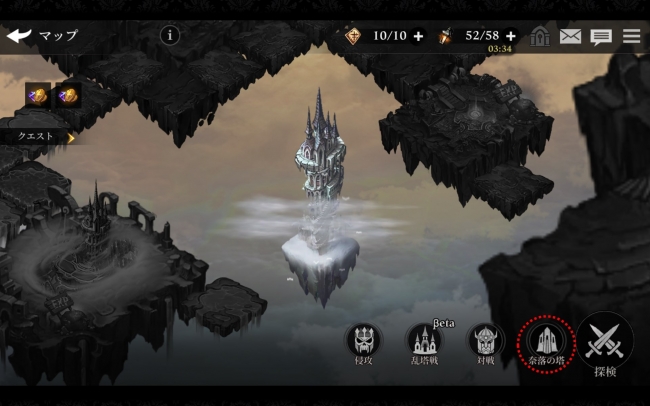The height and width of the screenshot is (406, 650).
Task: Open the info circle icon
Action: coord(170,36)
